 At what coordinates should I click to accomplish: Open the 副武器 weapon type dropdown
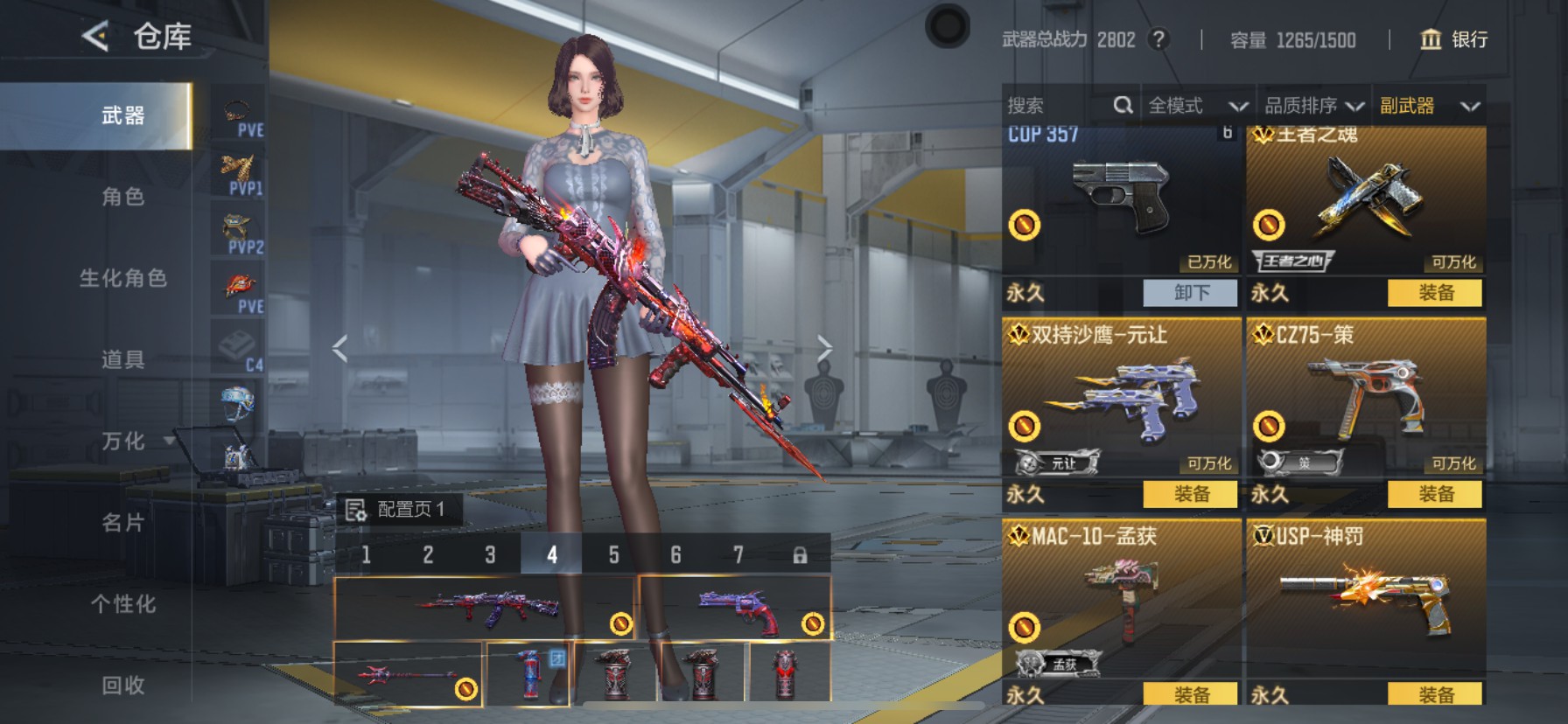(1429, 106)
